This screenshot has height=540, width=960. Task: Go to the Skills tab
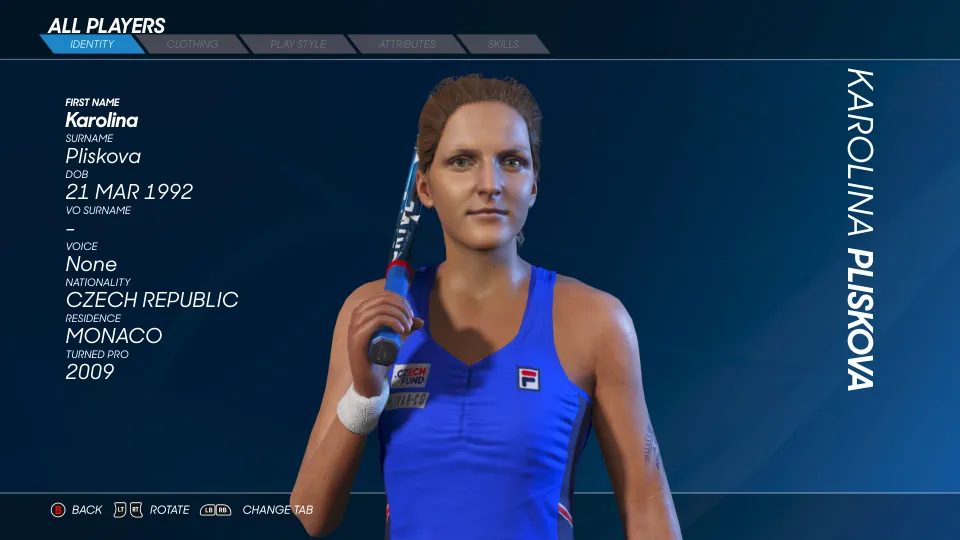click(503, 44)
